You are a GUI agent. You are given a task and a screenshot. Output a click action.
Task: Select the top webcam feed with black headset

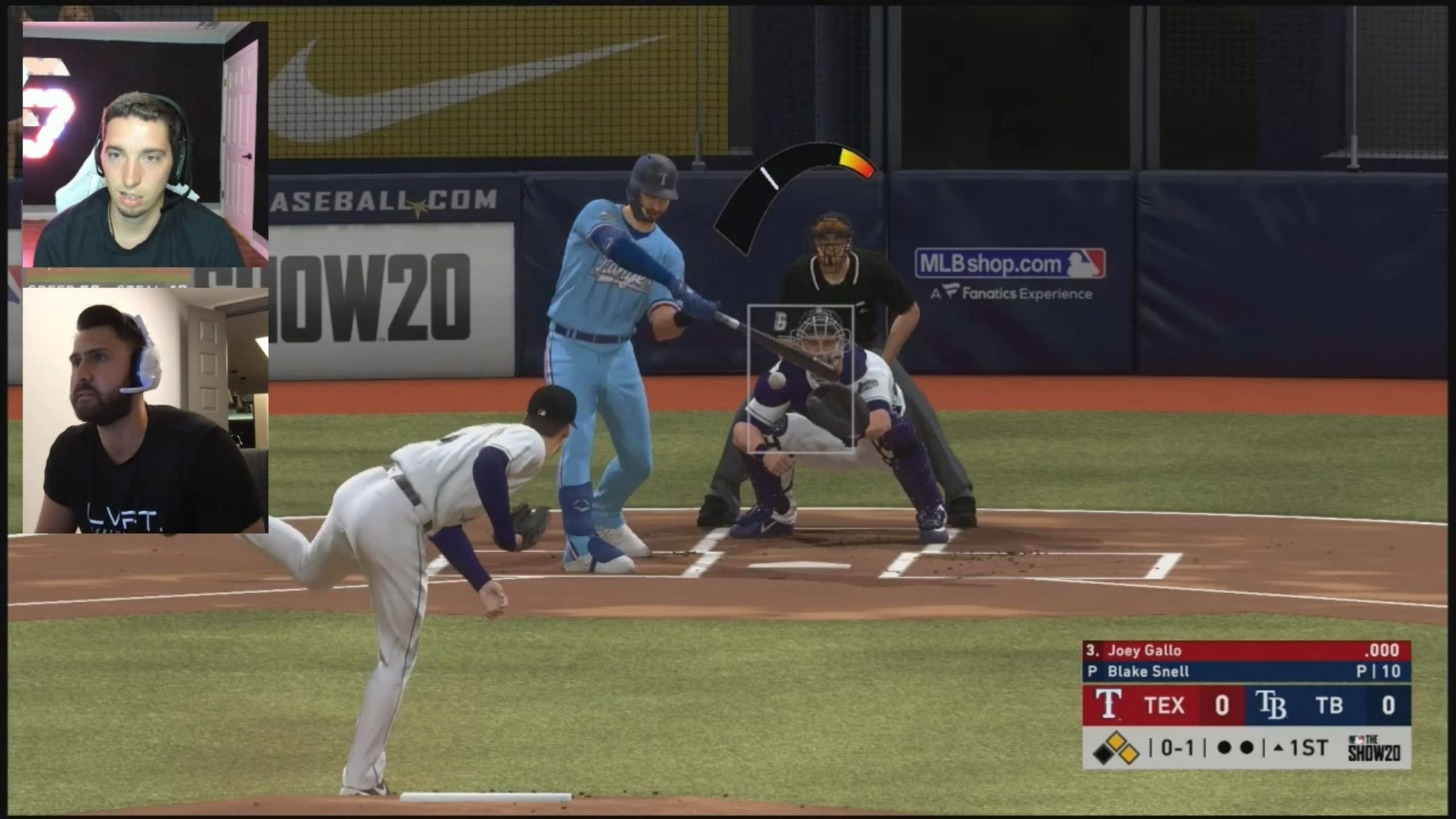pyautogui.click(x=145, y=144)
